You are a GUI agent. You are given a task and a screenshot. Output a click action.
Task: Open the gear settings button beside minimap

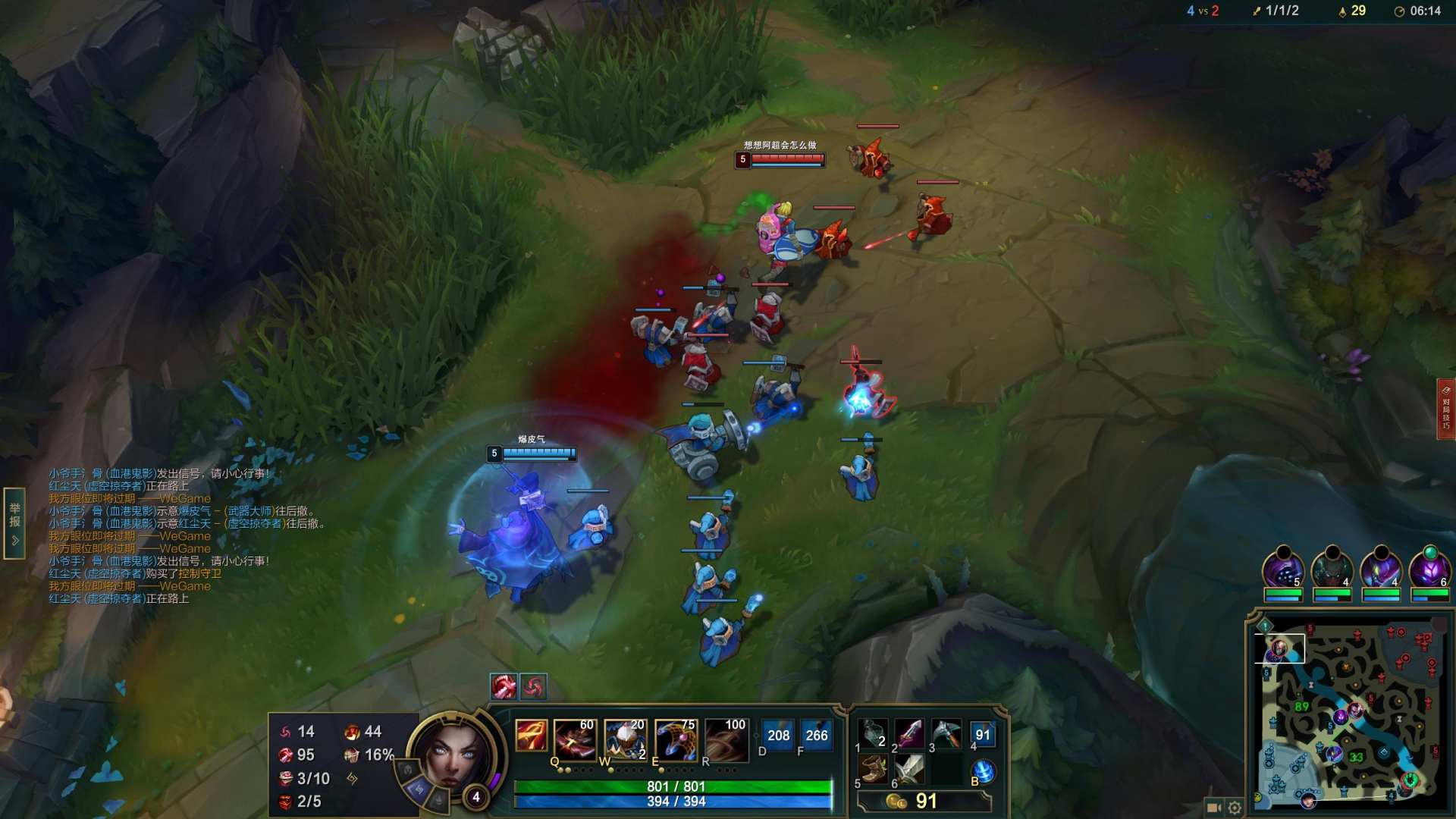coord(1235,808)
